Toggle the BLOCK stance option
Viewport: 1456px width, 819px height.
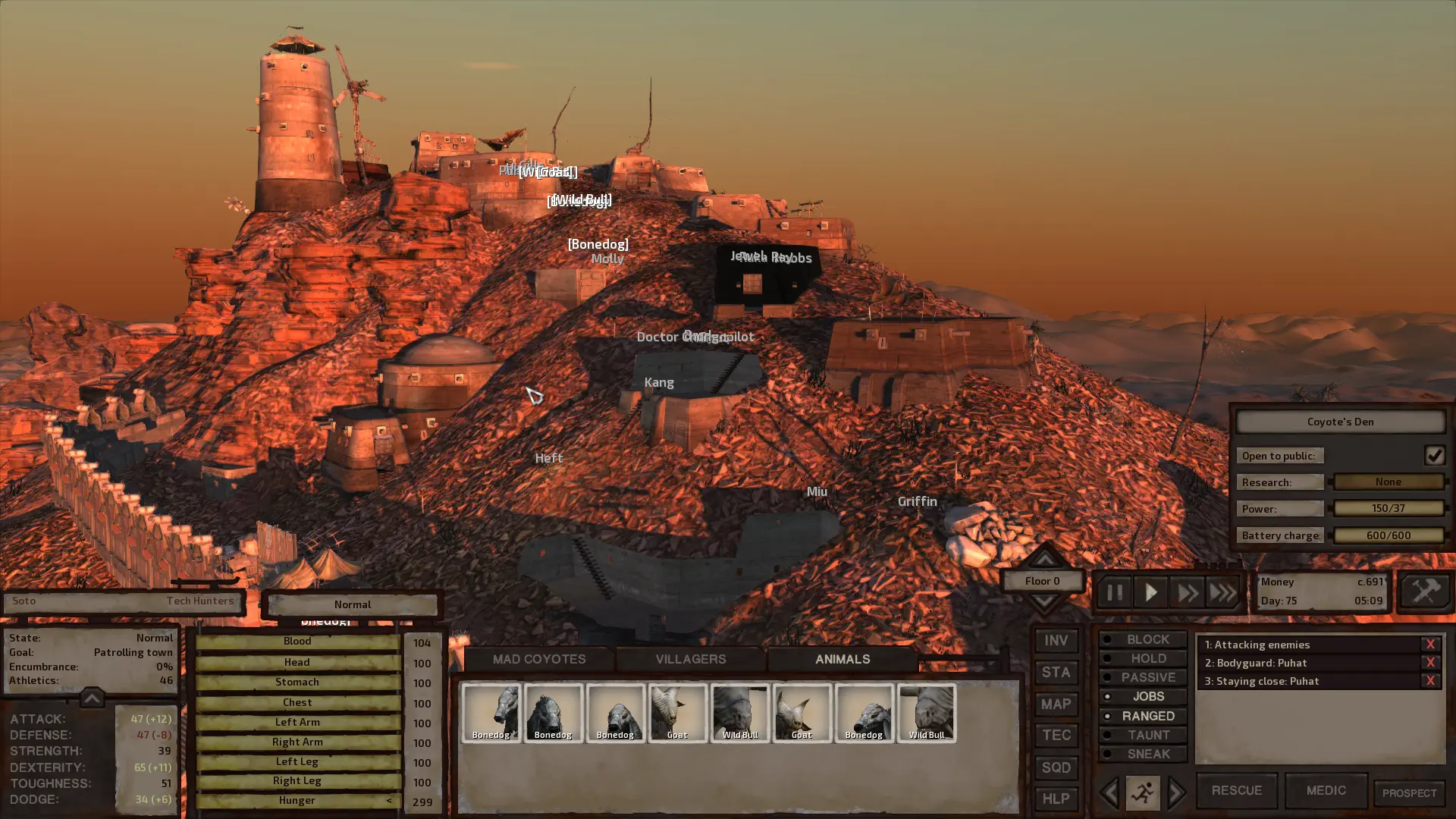(x=1143, y=639)
